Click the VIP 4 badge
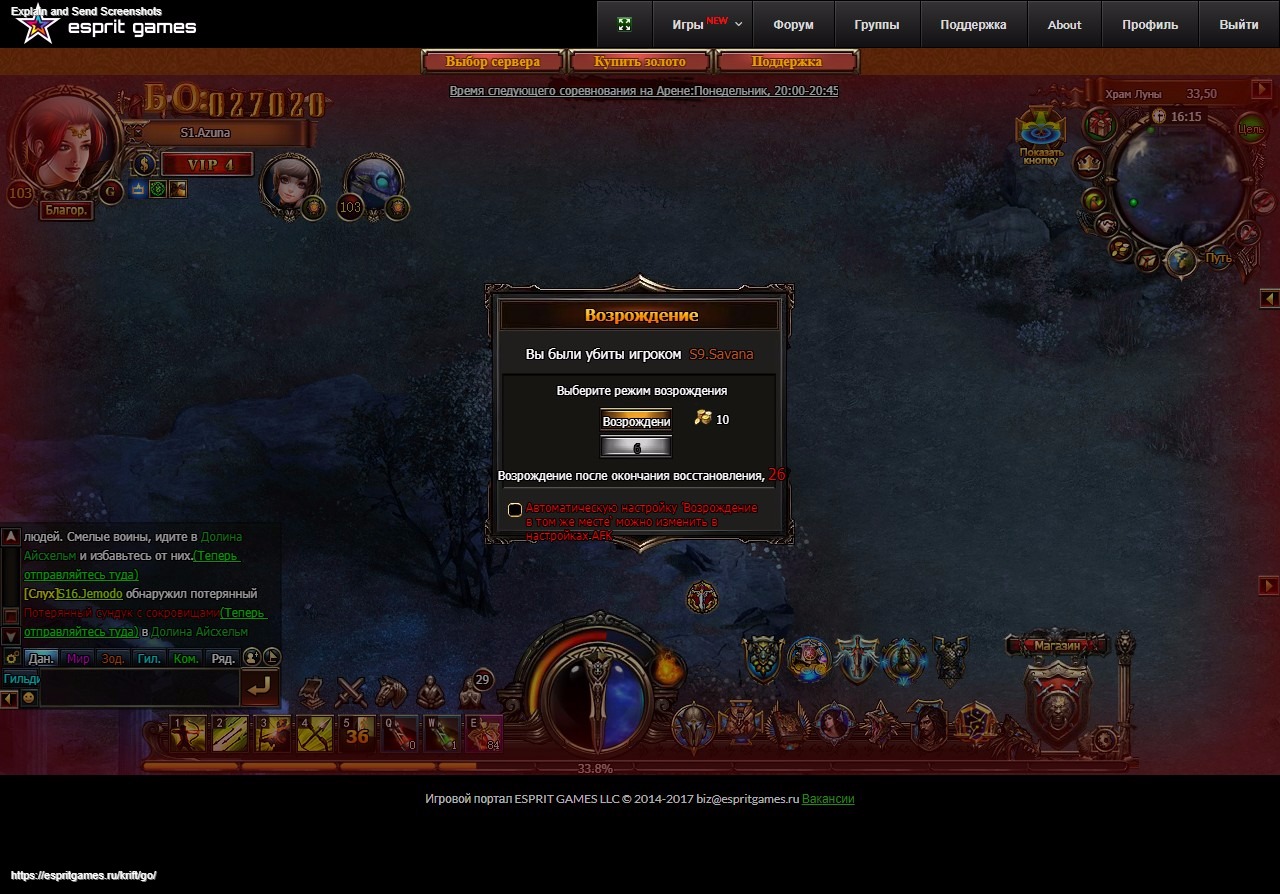The image size is (1280, 894). [x=208, y=165]
